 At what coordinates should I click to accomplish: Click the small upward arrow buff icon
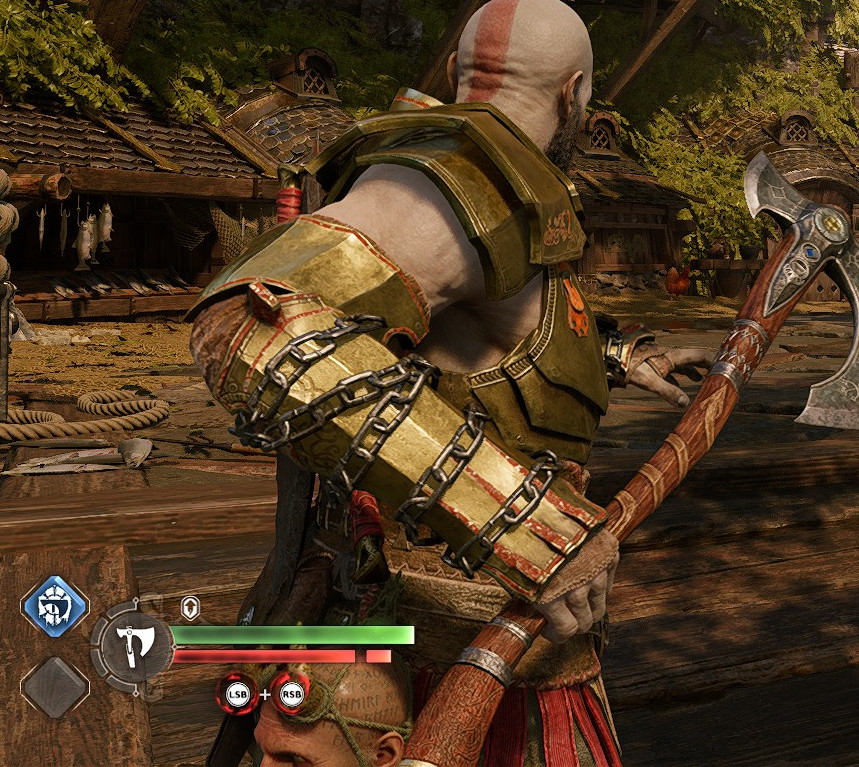tap(190, 606)
